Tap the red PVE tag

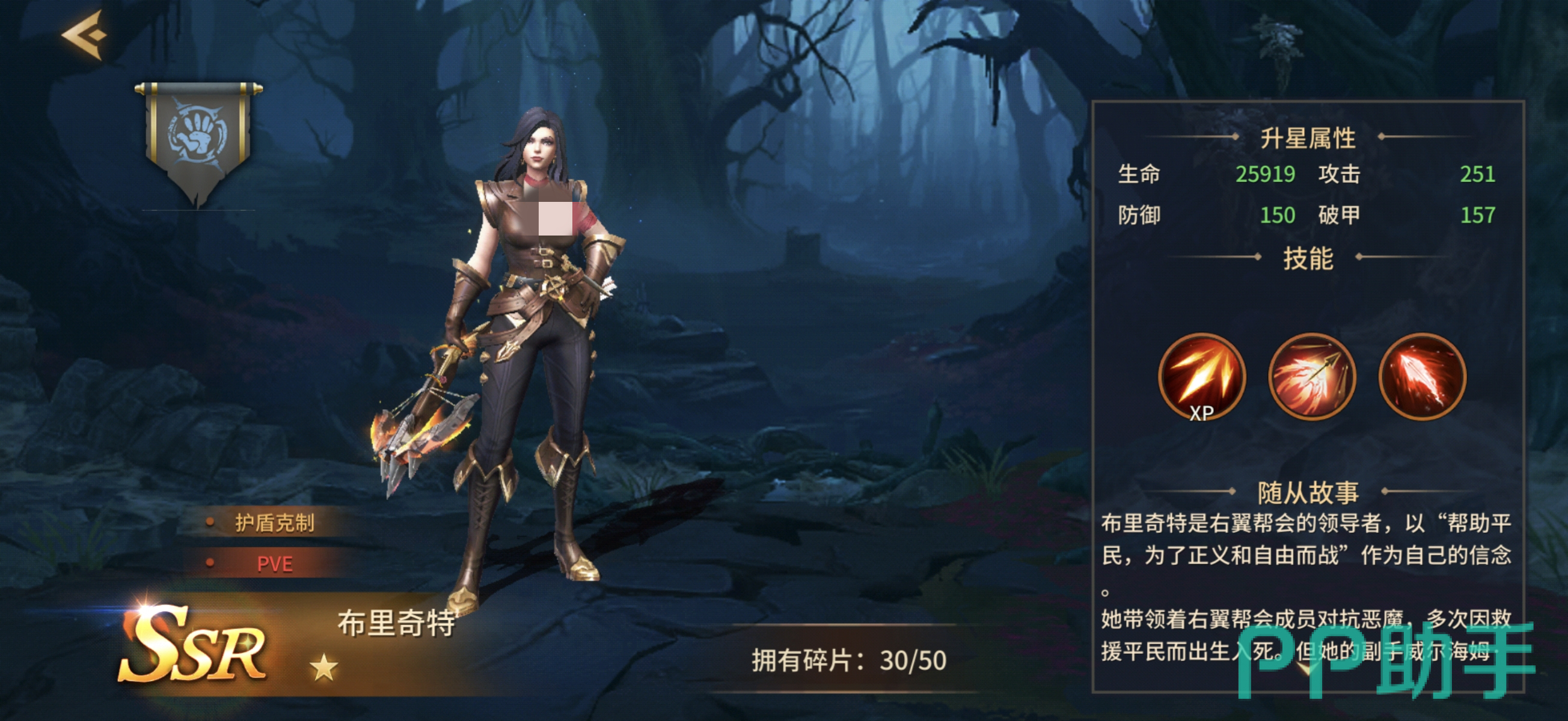click(x=274, y=564)
